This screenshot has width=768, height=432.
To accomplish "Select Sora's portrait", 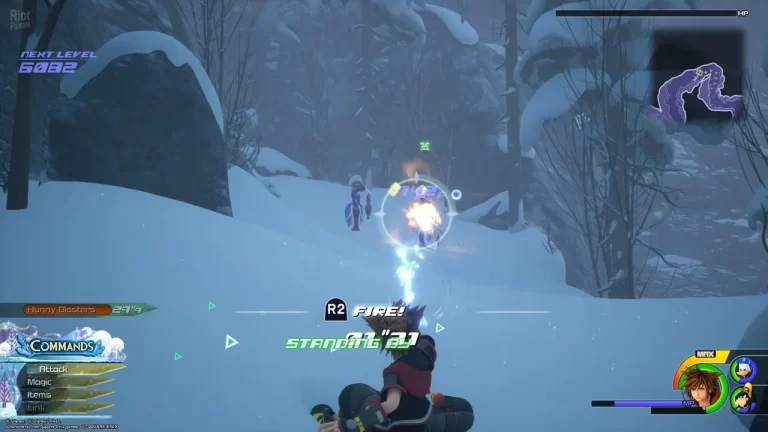I will coord(701,385).
